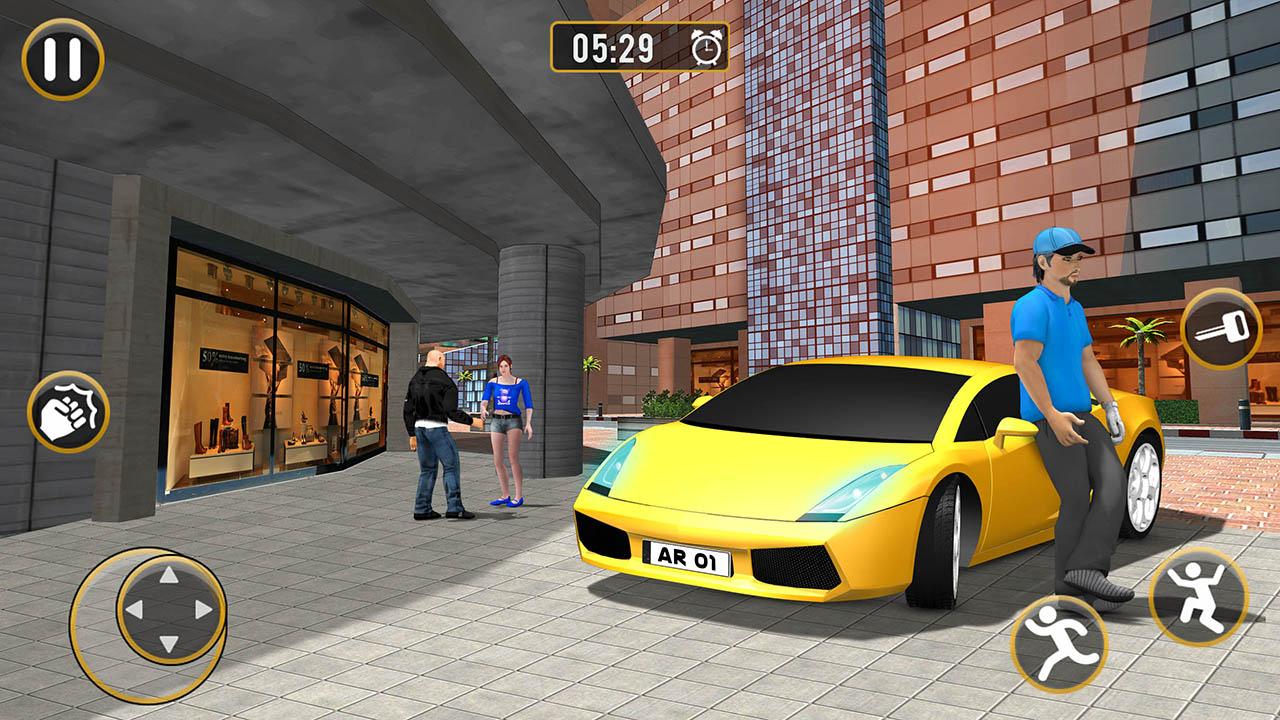Select the car key icon
The width and height of the screenshot is (1280, 720).
[x=1222, y=330]
